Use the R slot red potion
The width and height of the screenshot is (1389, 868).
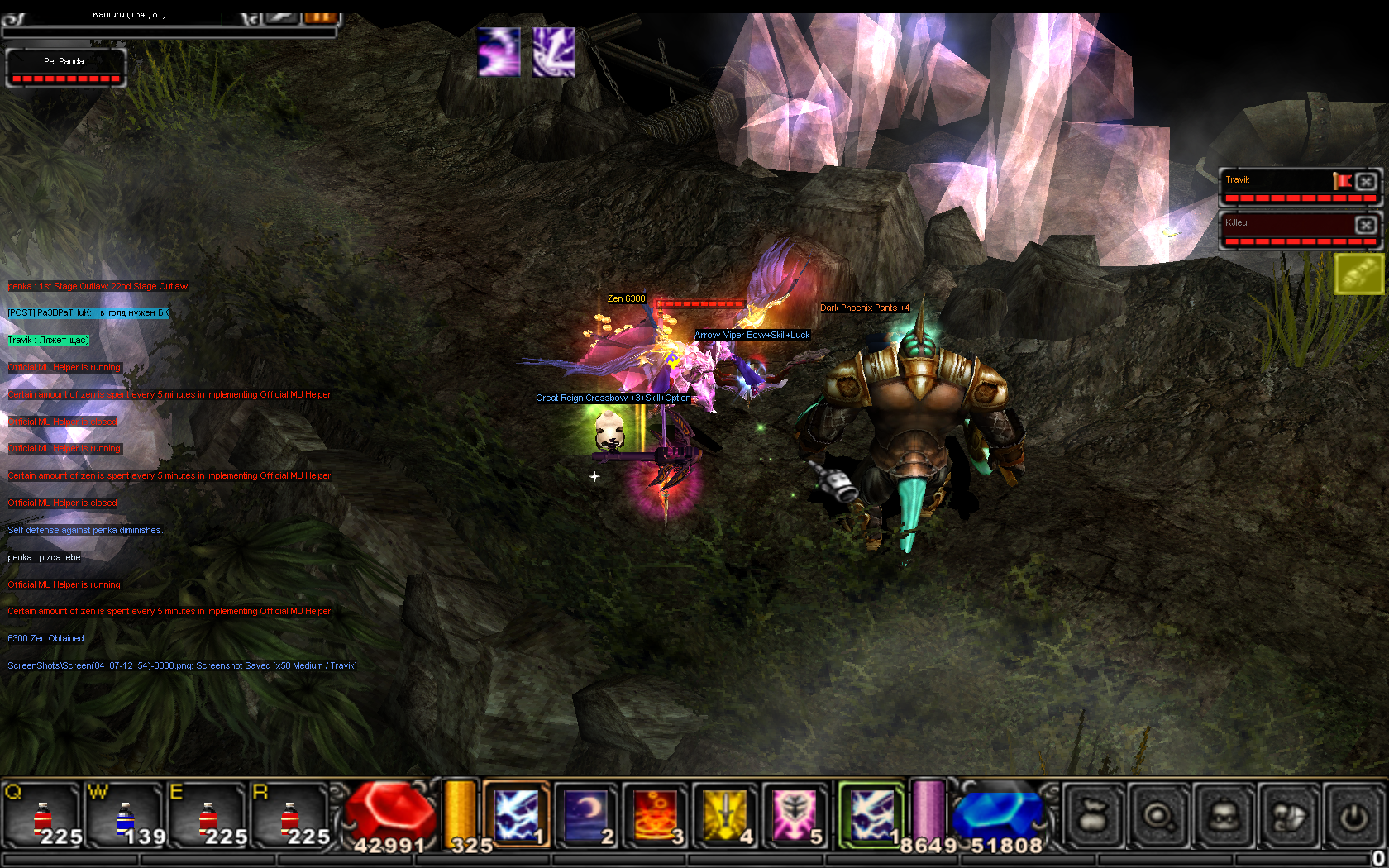289,816
